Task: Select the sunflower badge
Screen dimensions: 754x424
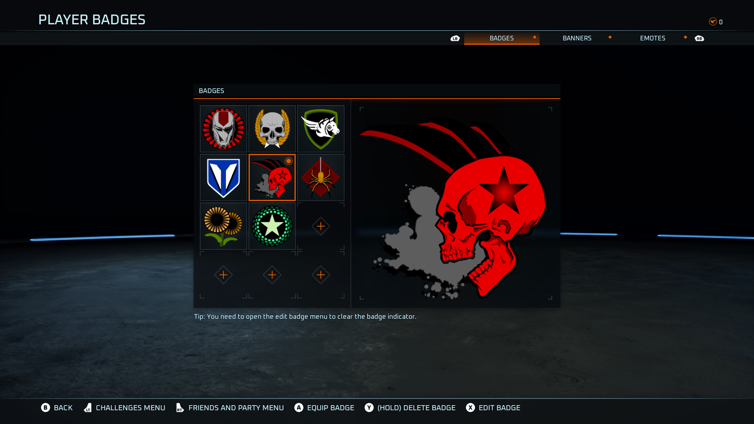Action: [223, 227]
